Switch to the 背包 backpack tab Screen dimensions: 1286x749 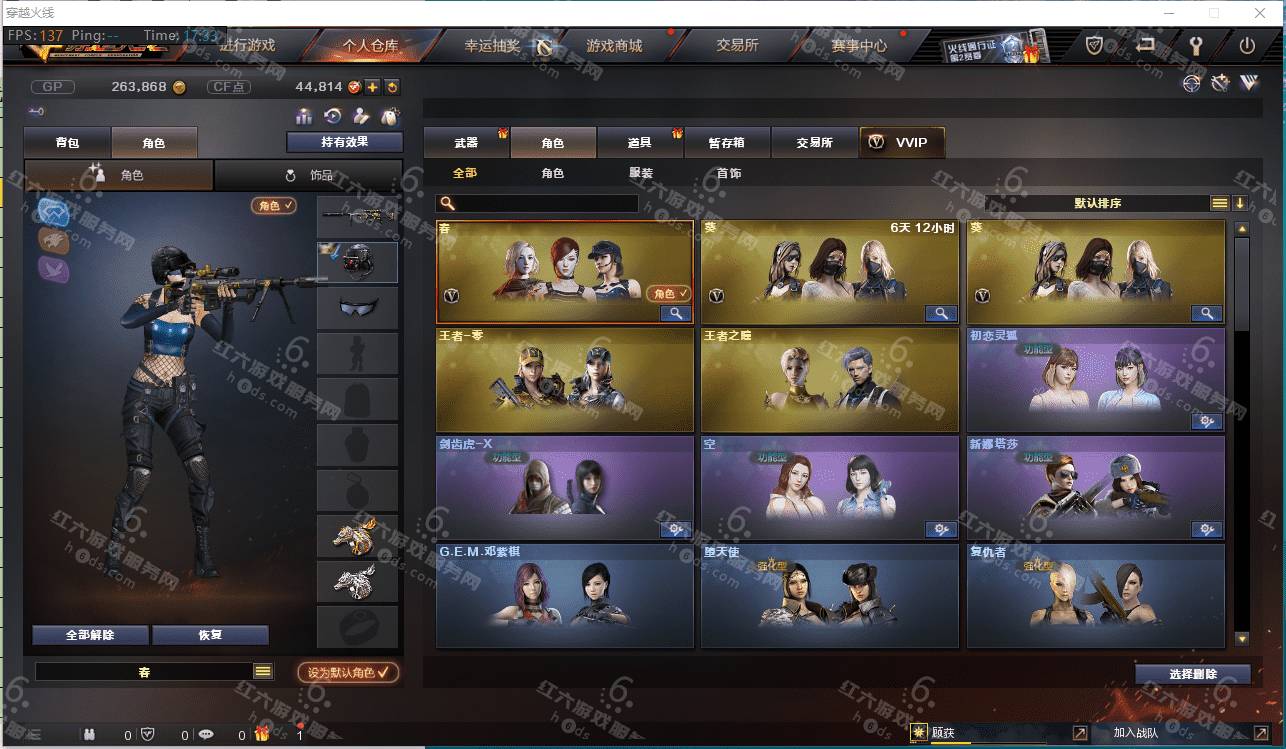68,143
